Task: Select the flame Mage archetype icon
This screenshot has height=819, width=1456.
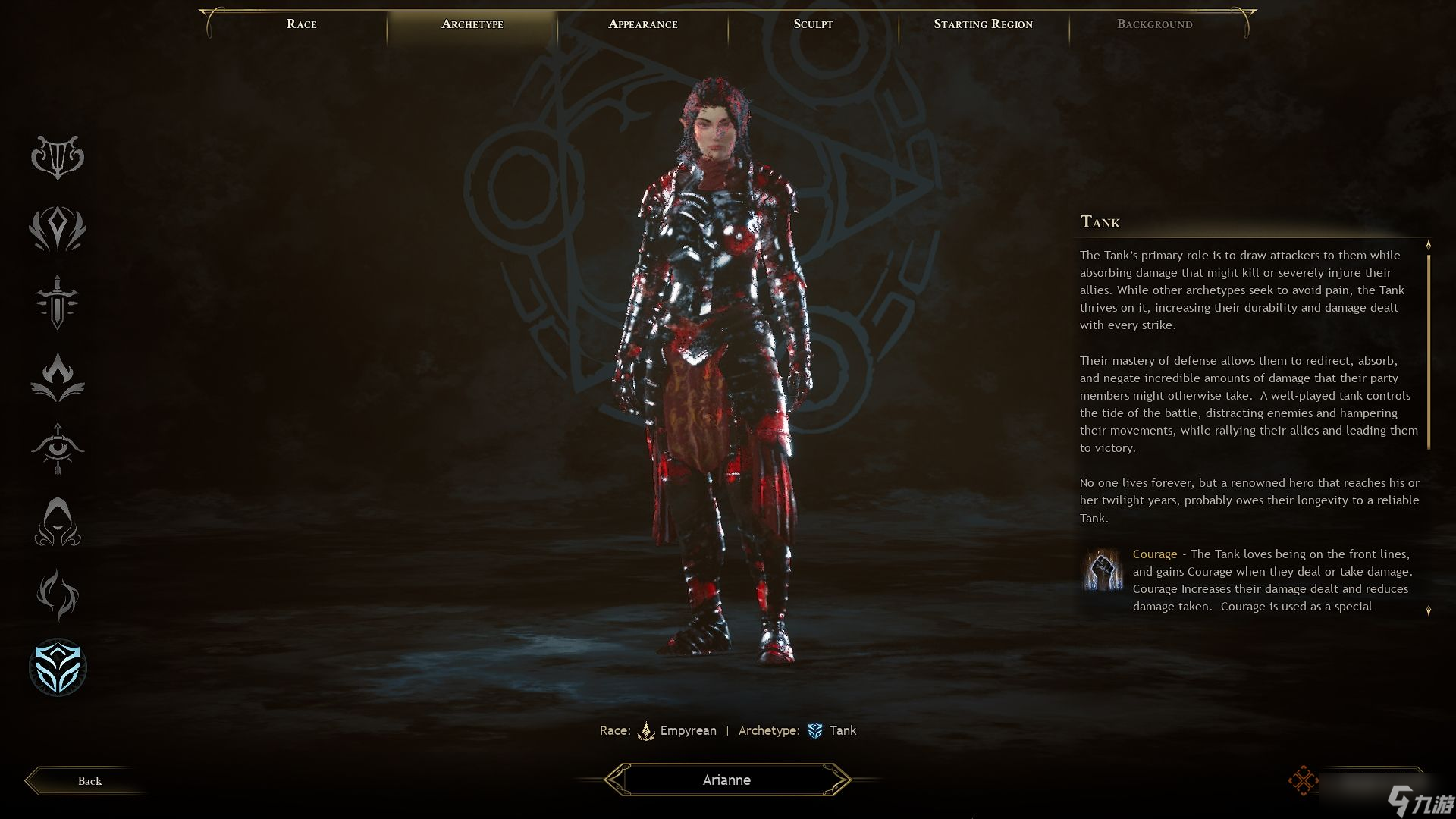Action: pyautogui.click(x=58, y=376)
